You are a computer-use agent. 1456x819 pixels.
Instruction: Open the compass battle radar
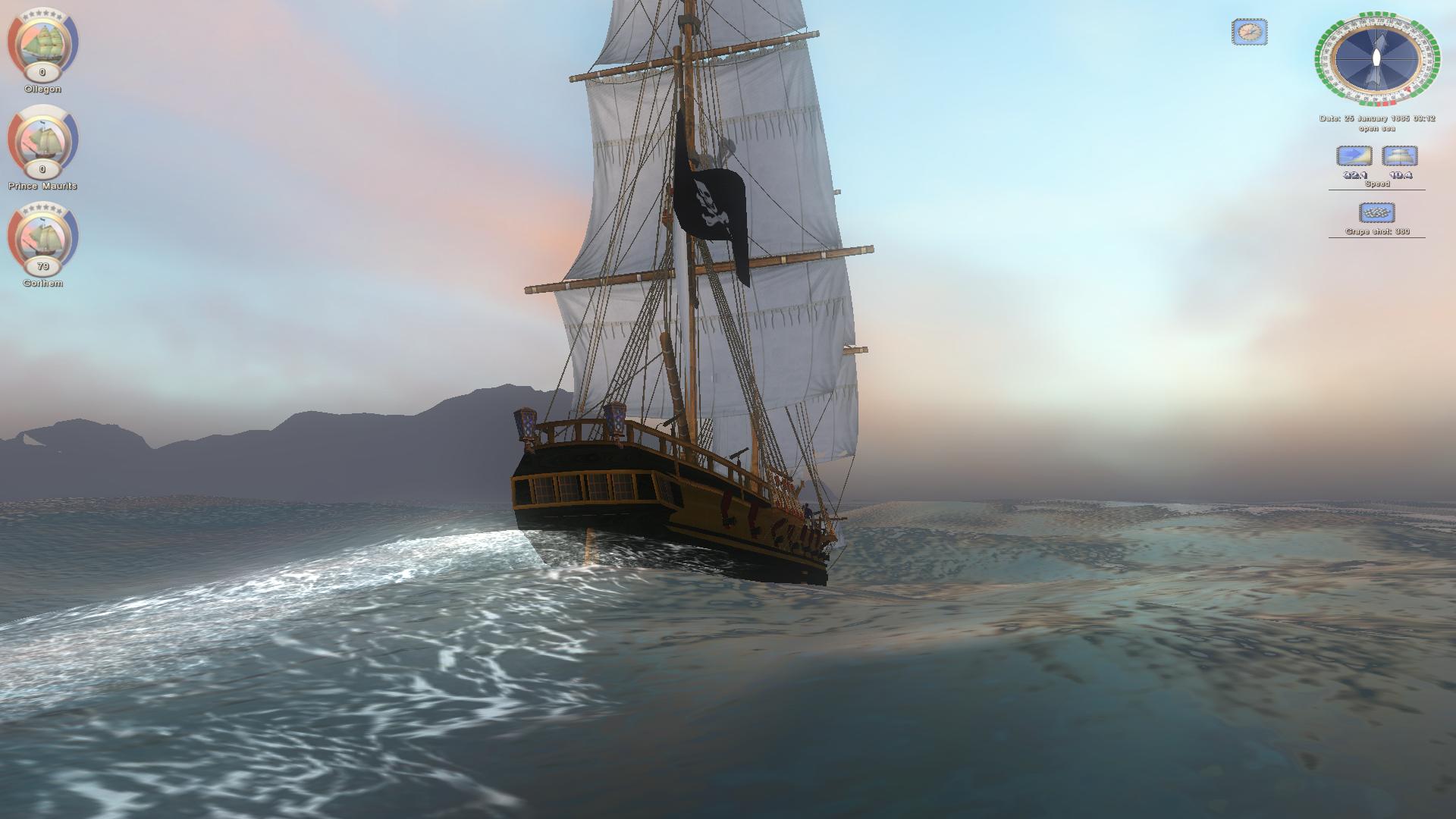1376,58
